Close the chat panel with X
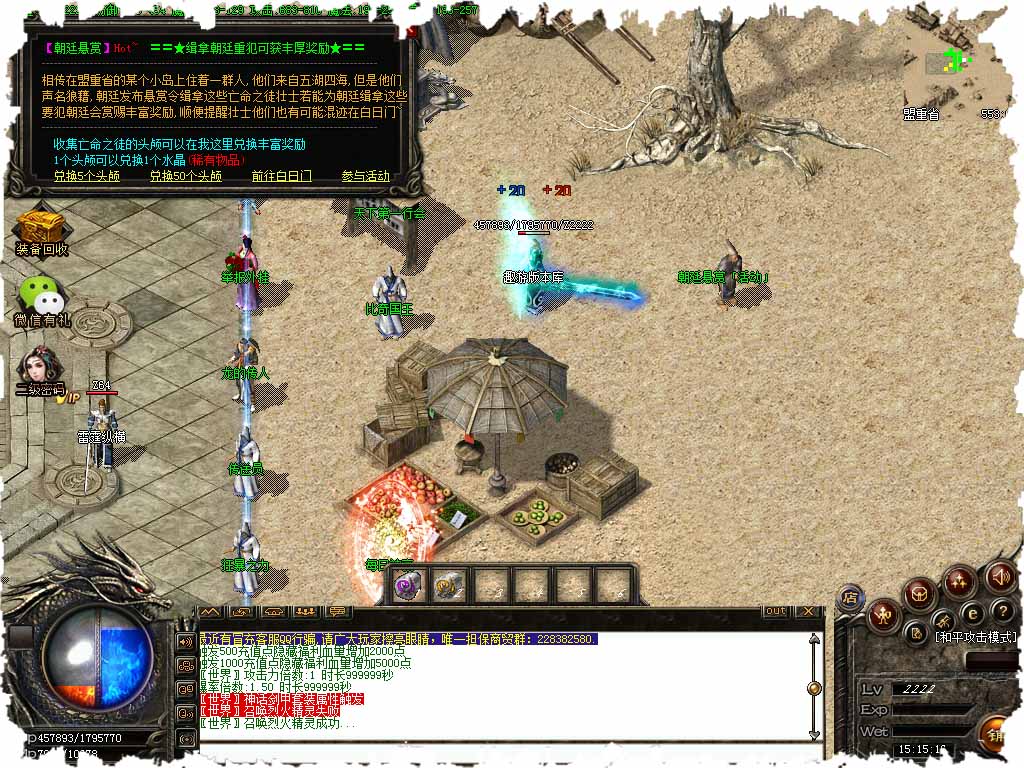The image size is (1024, 768). [x=808, y=611]
